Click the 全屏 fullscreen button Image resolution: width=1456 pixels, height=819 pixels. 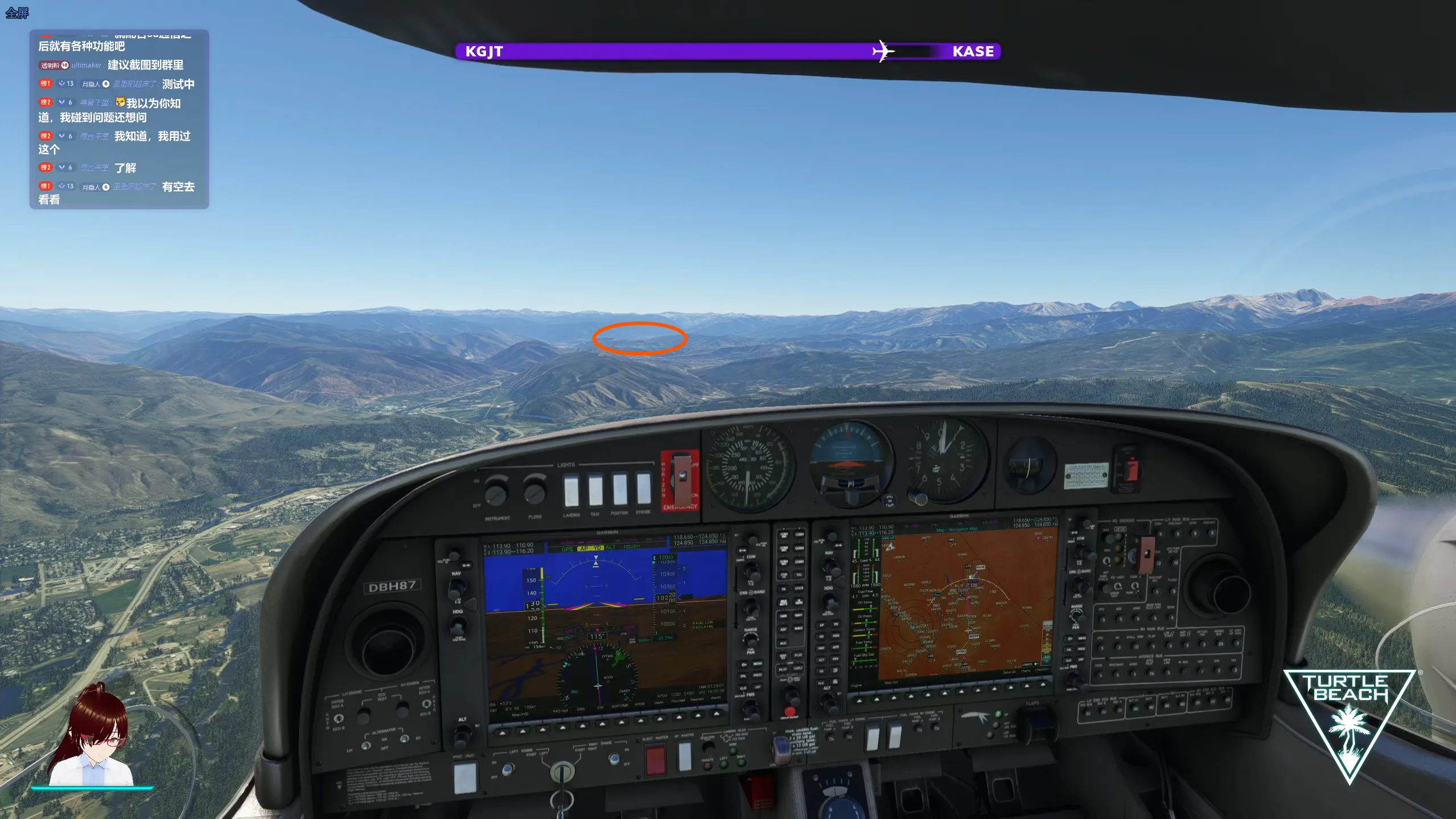[x=17, y=13]
